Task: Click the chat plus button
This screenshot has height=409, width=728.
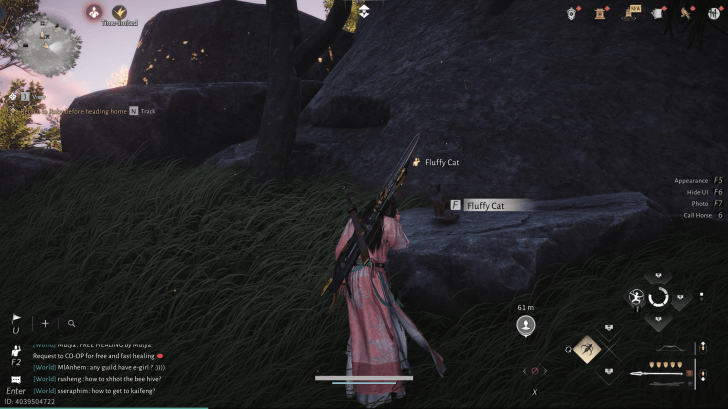Action: pyautogui.click(x=45, y=324)
